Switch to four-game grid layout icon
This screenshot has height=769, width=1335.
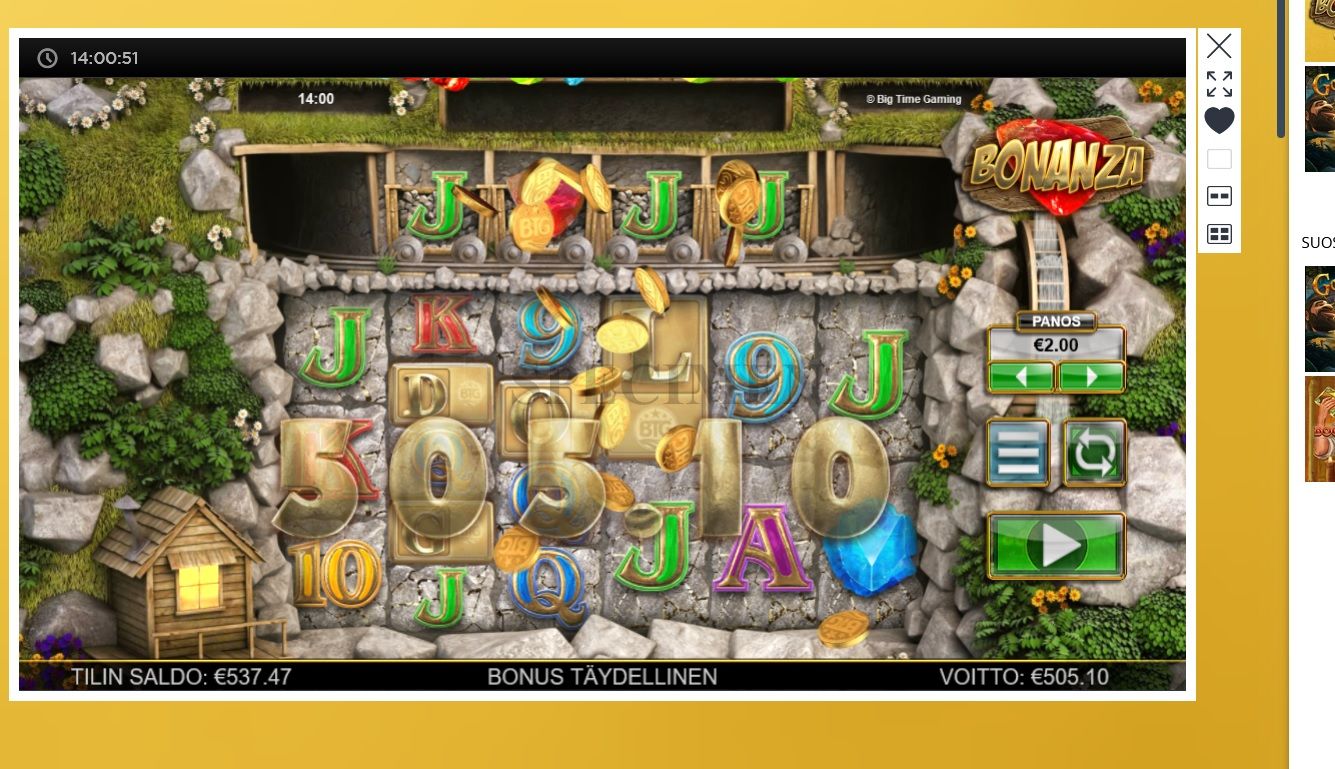[x=1218, y=232]
